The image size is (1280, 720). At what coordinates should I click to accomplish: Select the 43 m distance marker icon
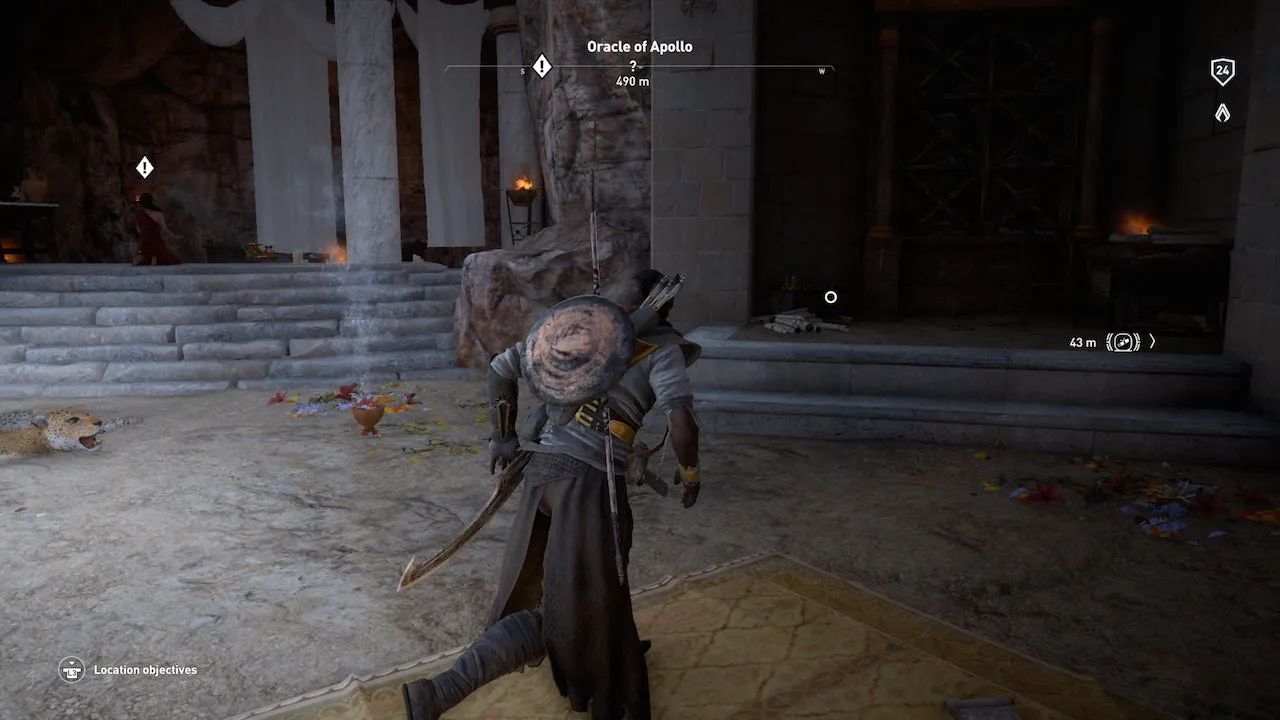1123,342
